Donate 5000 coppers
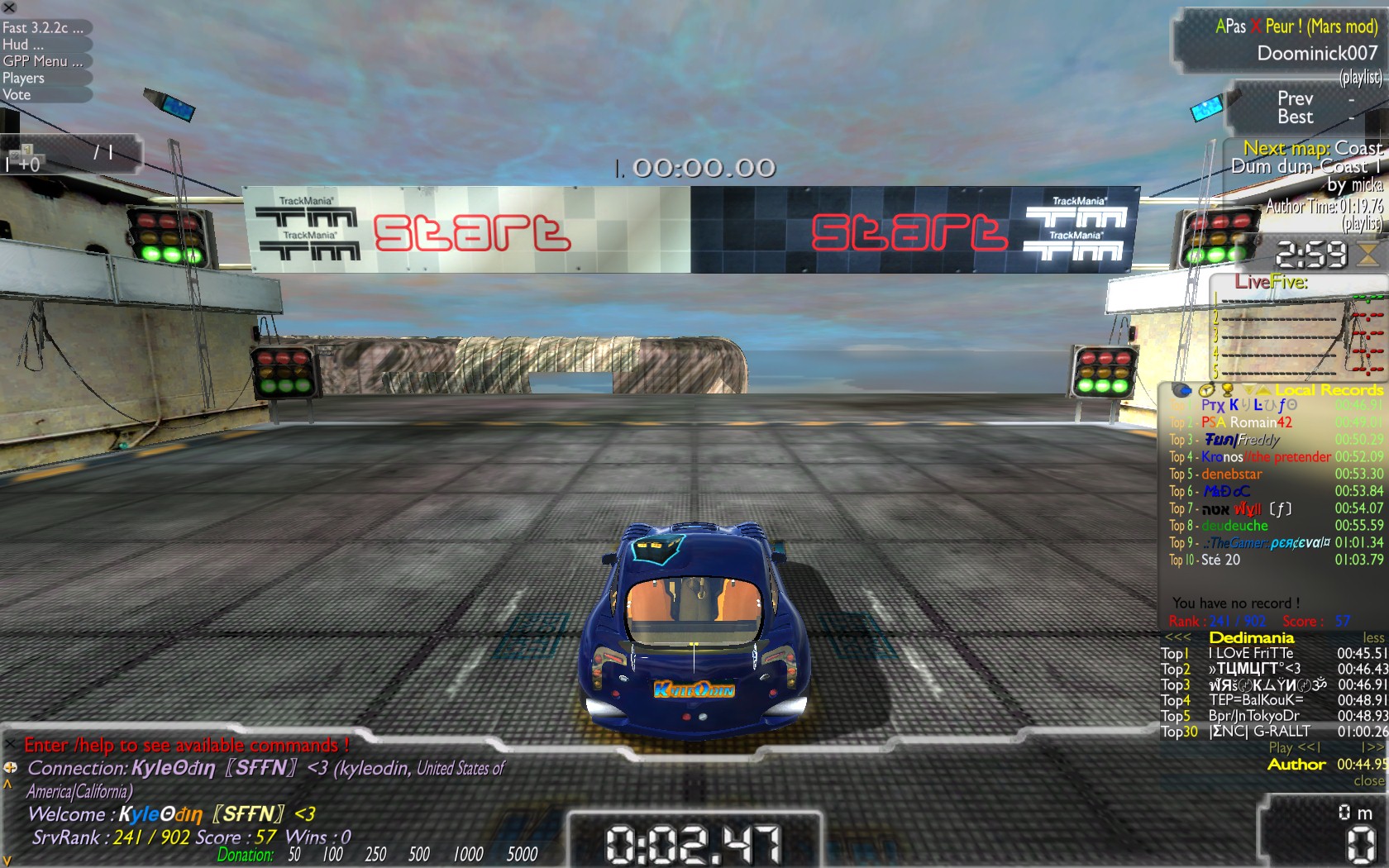Screen dimensions: 1389x868 pyautogui.click(x=522, y=855)
